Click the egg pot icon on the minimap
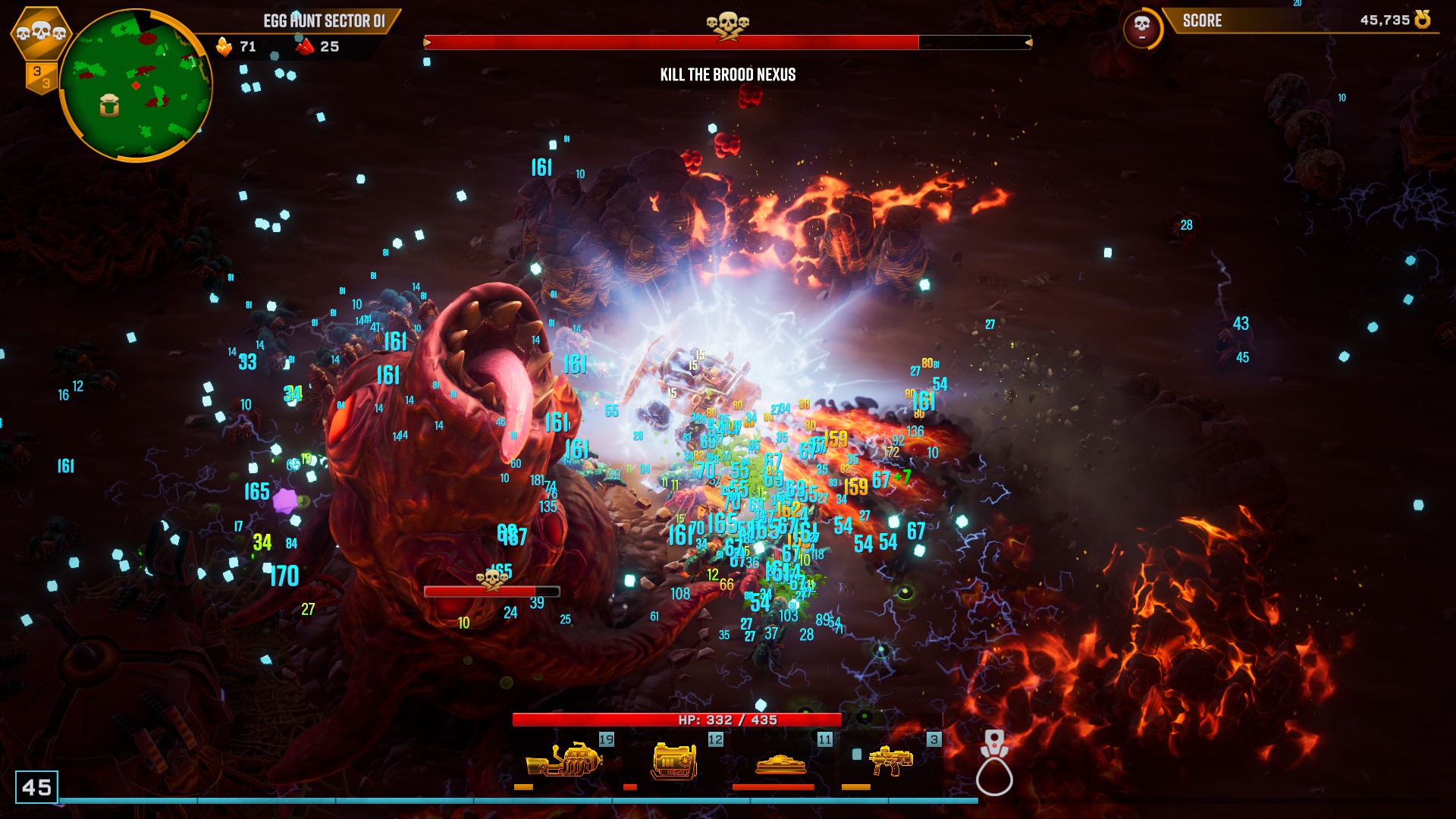The image size is (1456, 819). point(109,105)
